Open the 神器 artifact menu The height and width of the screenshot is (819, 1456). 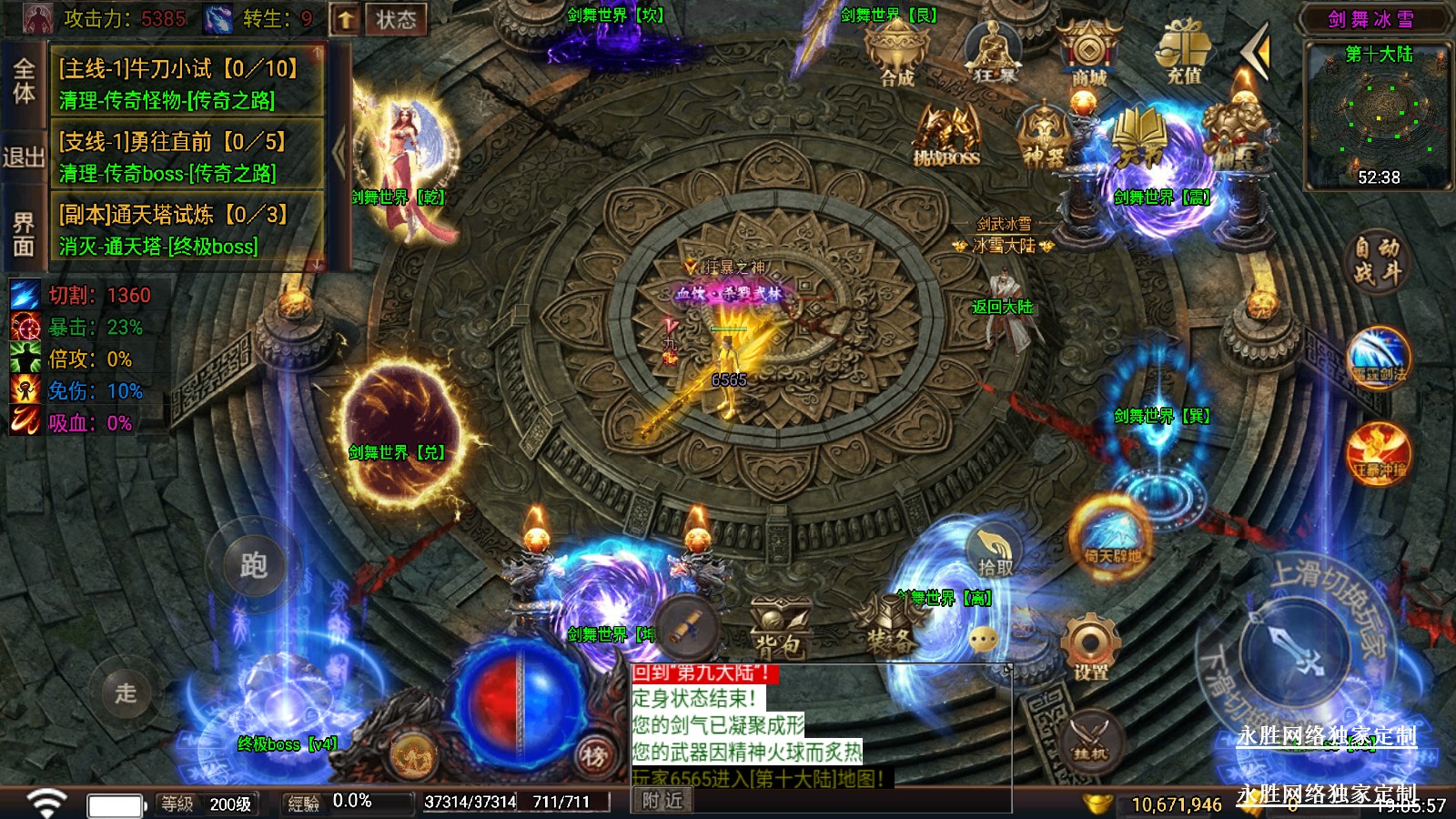pos(1044,137)
